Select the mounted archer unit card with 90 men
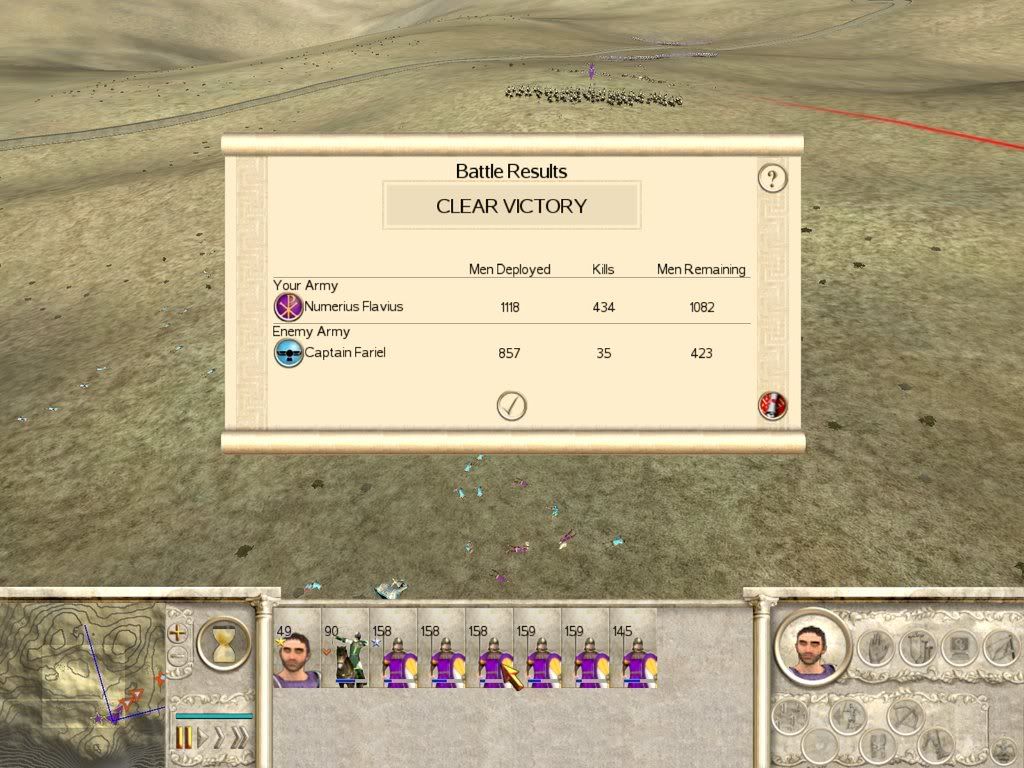Viewport: 1024px width, 768px height. coord(345,657)
